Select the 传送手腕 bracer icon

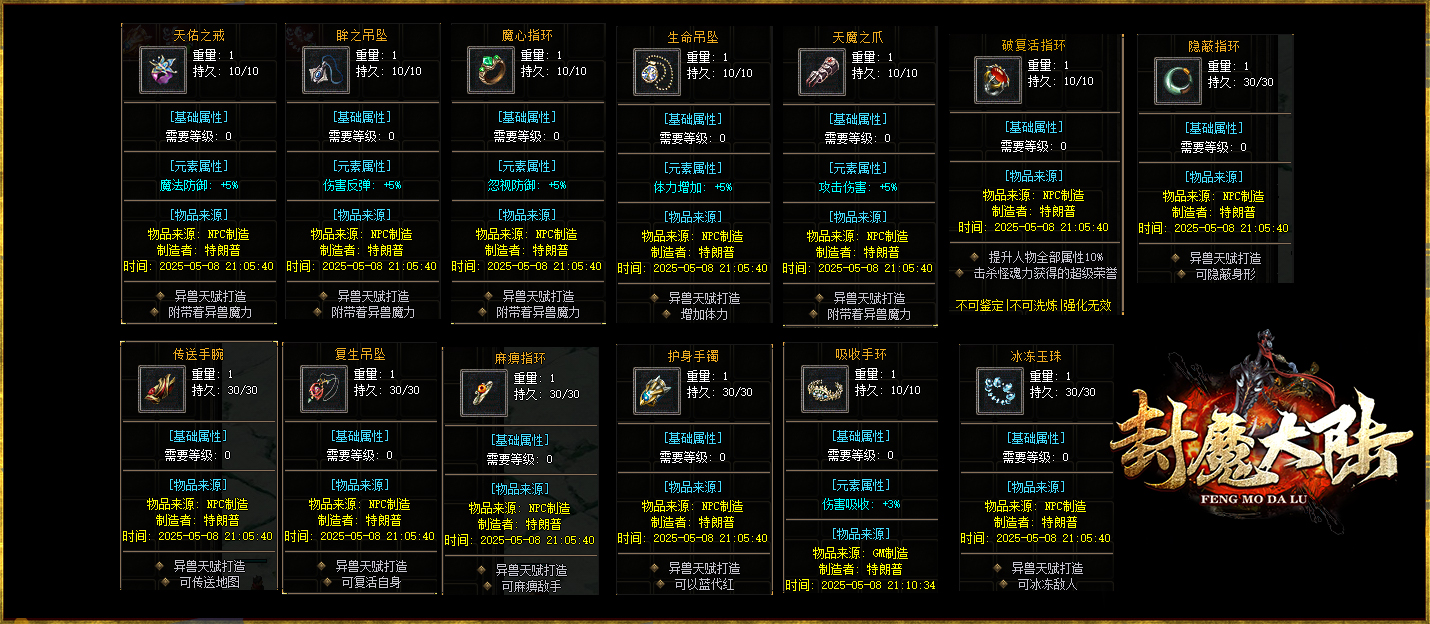162,389
